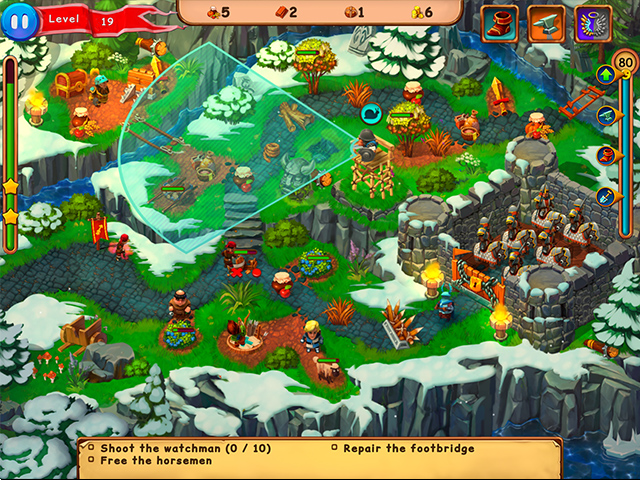Select the red boot marker on the meter
The width and height of the screenshot is (640, 480).
(x=605, y=155)
